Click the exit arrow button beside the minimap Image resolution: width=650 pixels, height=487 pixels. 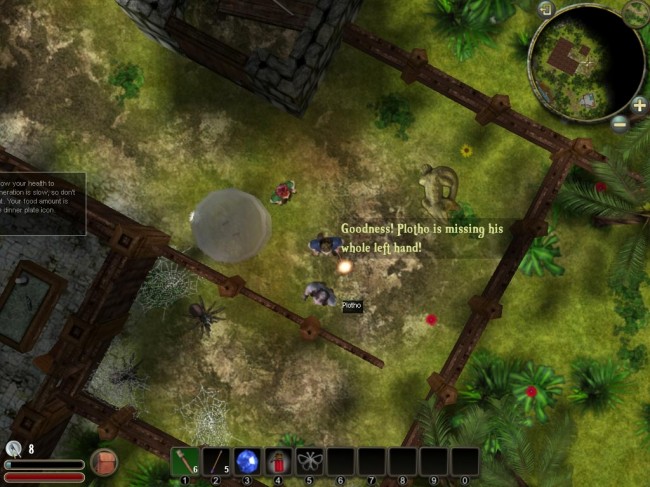tap(546, 10)
